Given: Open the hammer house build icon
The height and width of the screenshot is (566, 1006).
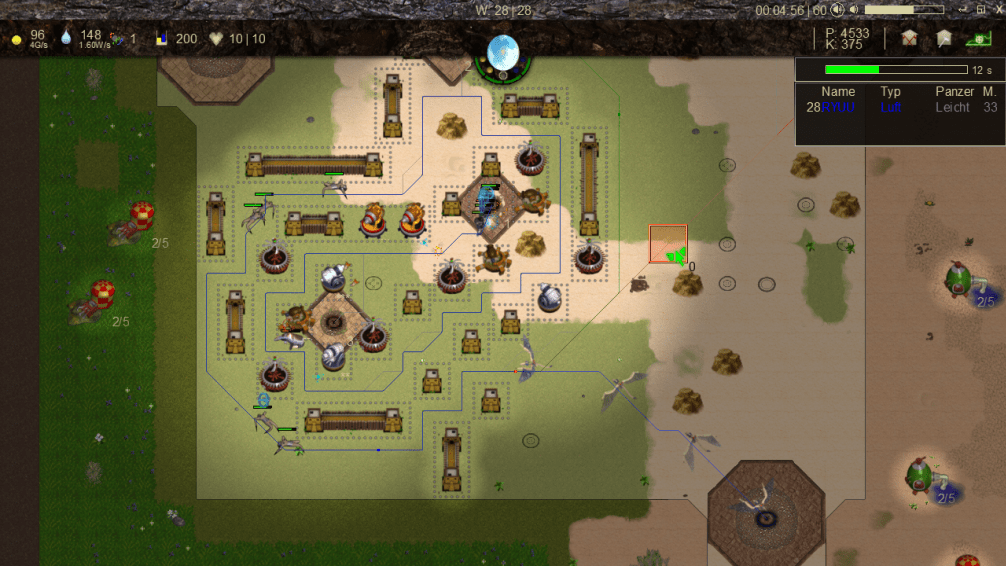Looking at the screenshot, I should [943, 38].
